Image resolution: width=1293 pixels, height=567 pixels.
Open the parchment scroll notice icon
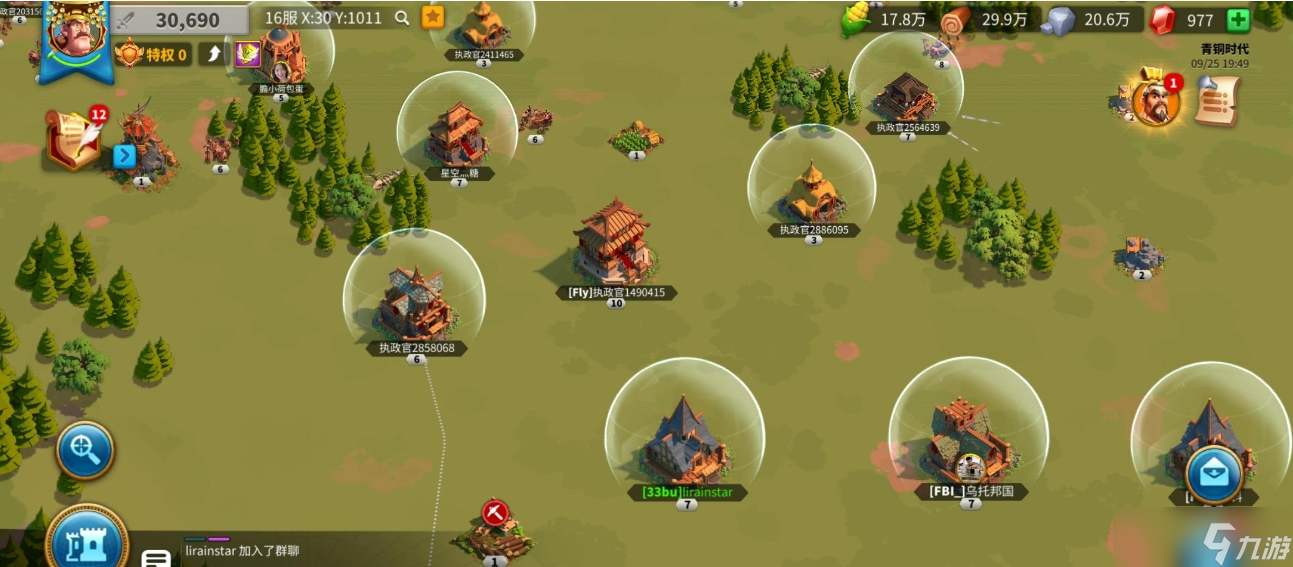(x=1217, y=99)
